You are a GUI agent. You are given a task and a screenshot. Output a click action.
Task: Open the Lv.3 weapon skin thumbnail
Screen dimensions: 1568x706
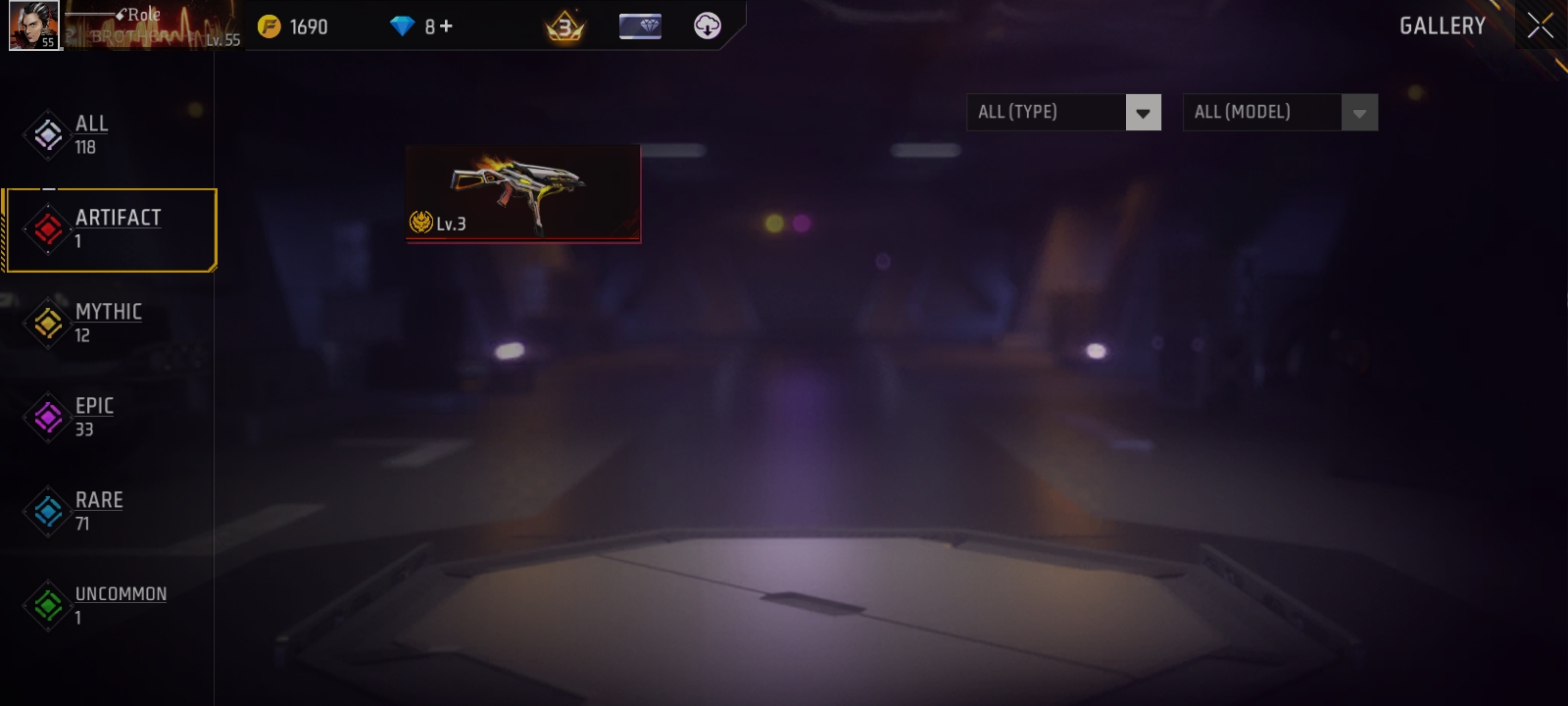(523, 193)
